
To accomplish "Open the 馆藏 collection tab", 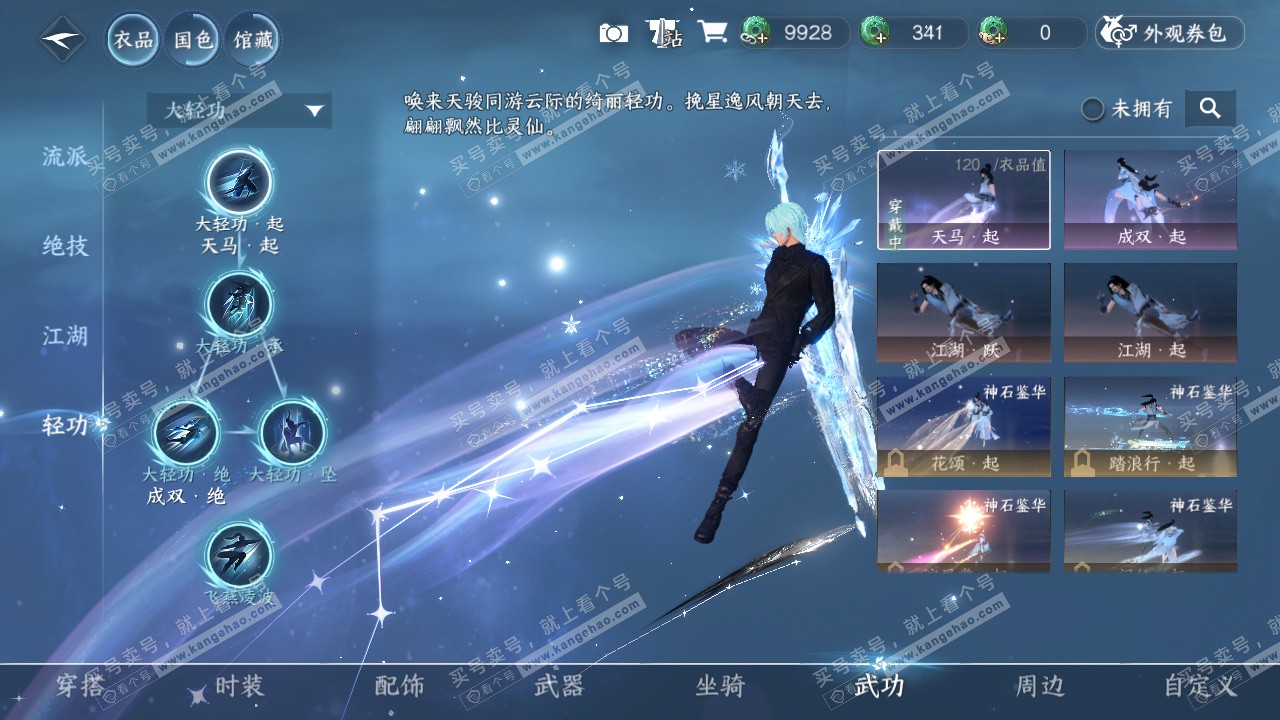I will 252,40.
